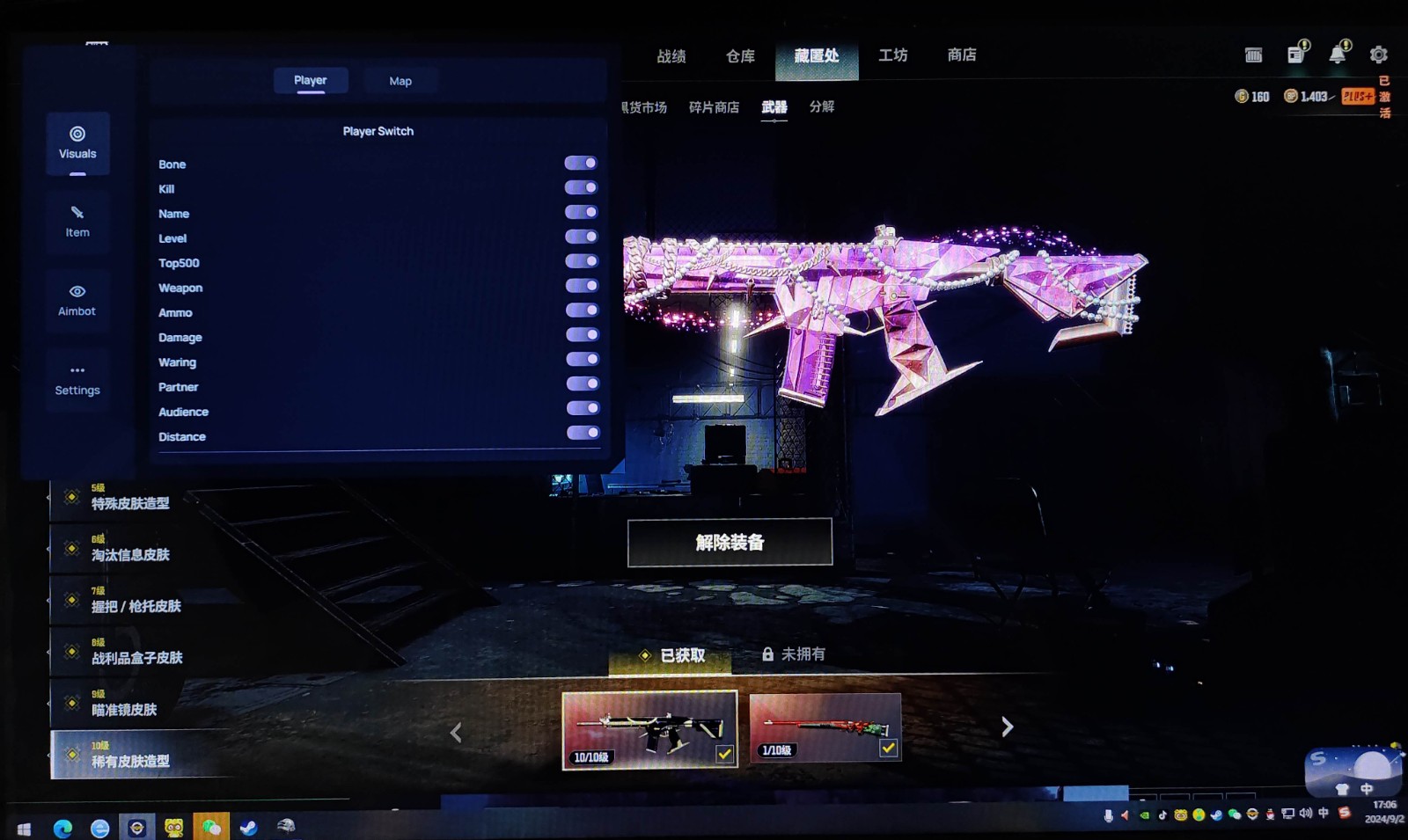This screenshot has height=840, width=1408.
Task: Show the 未拥有 locked skins tab
Action: pyautogui.click(x=794, y=654)
